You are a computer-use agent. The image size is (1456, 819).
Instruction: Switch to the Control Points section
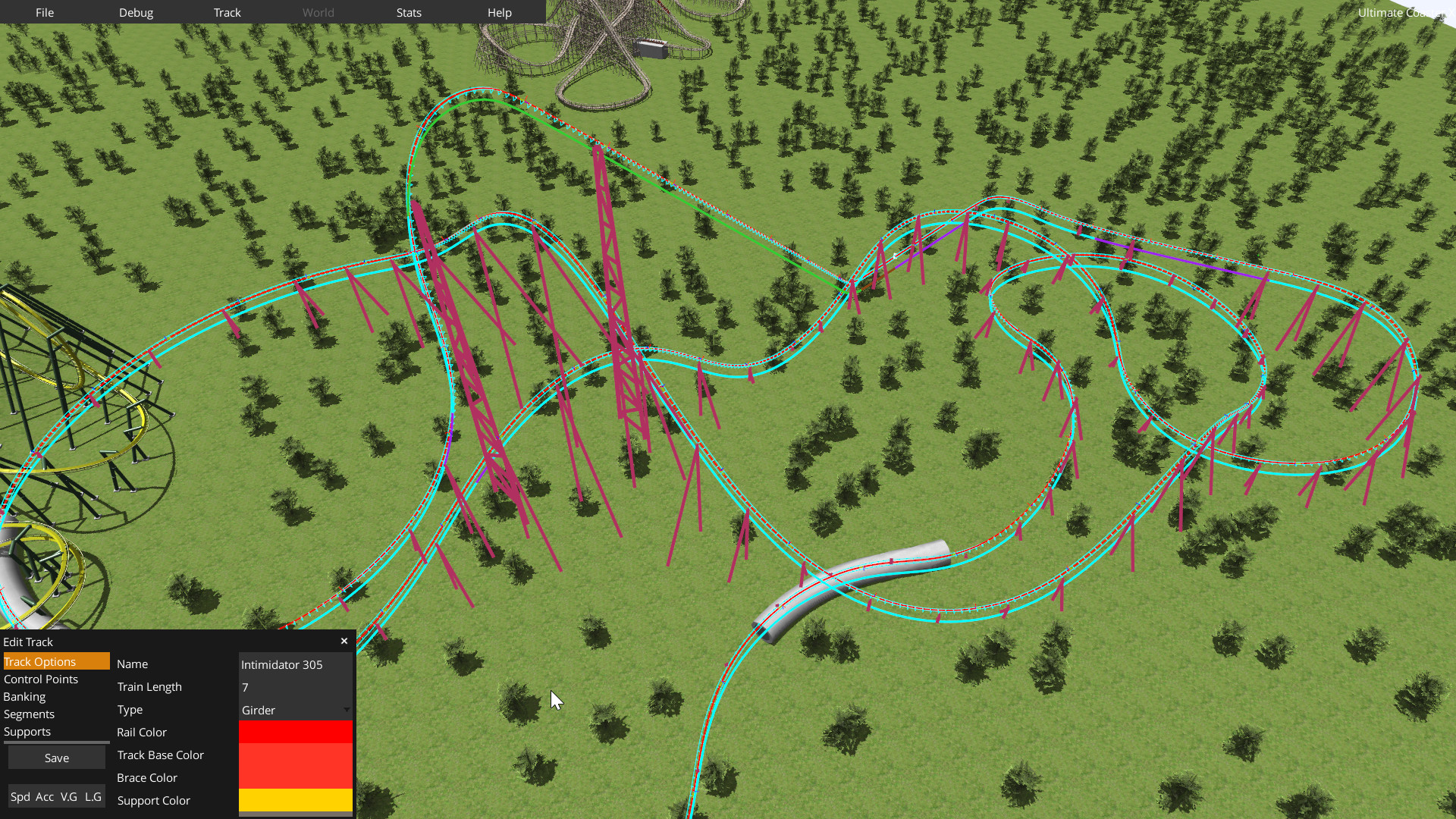click(x=41, y=679)
